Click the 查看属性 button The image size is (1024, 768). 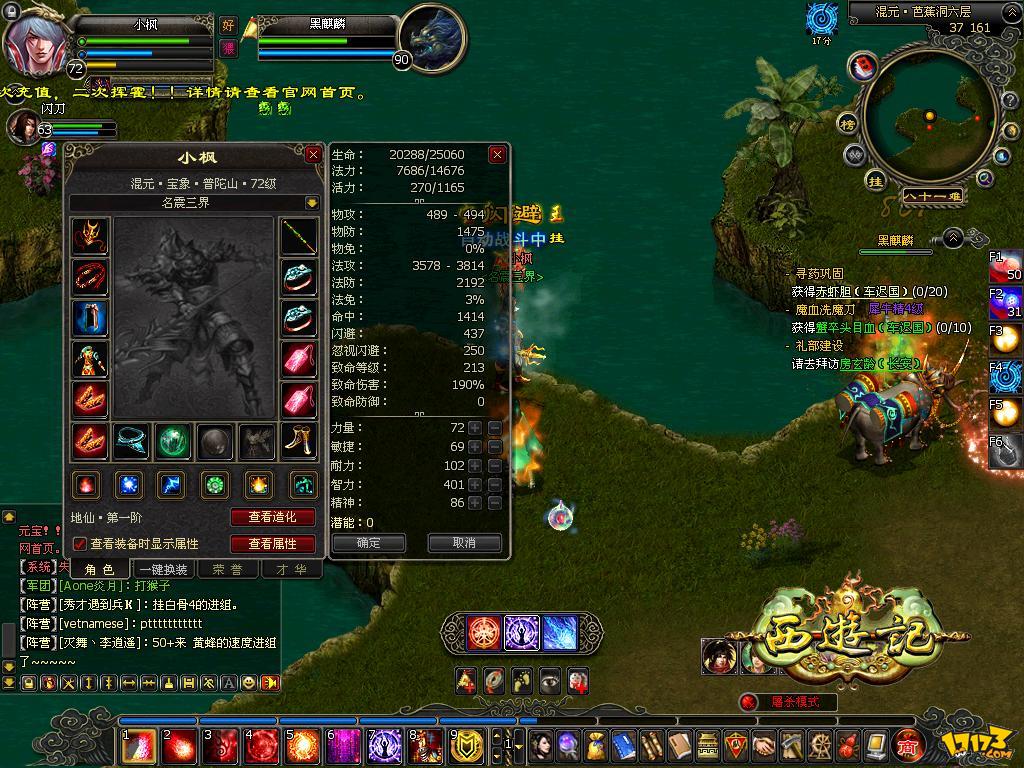(273, 544)
